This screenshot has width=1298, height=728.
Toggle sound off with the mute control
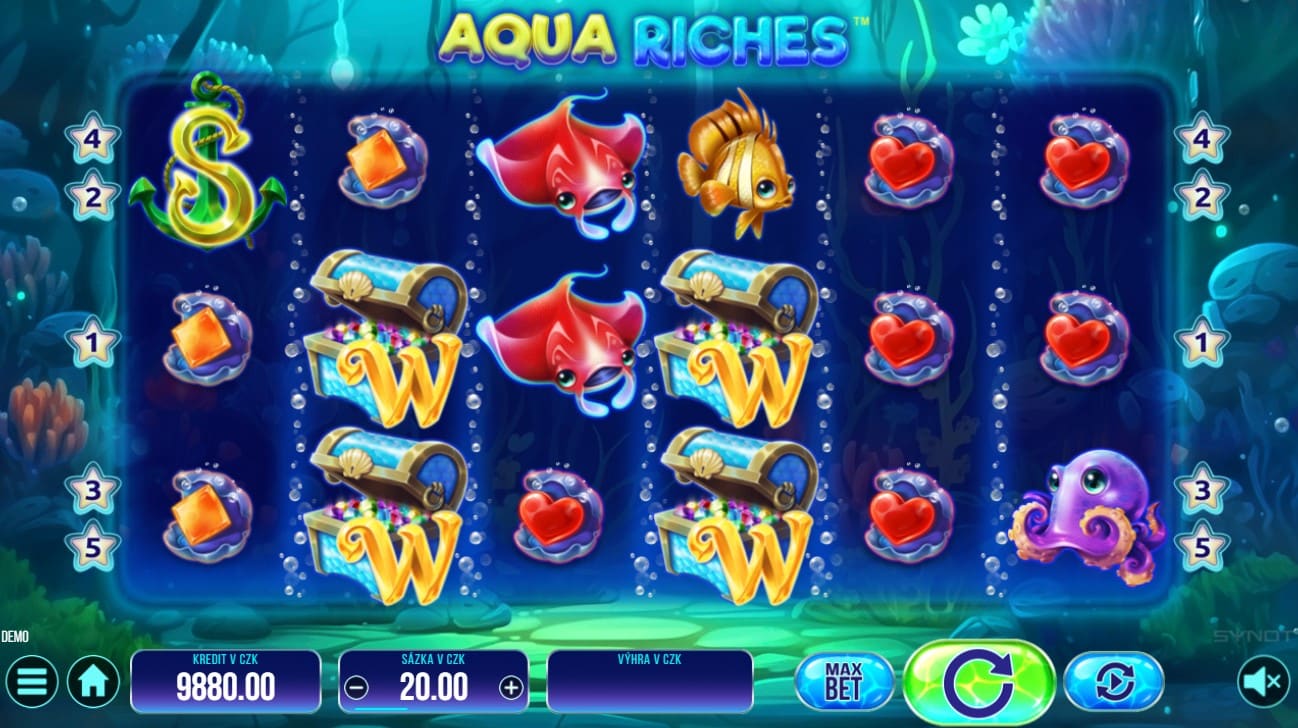click(x=1259, y=681)
